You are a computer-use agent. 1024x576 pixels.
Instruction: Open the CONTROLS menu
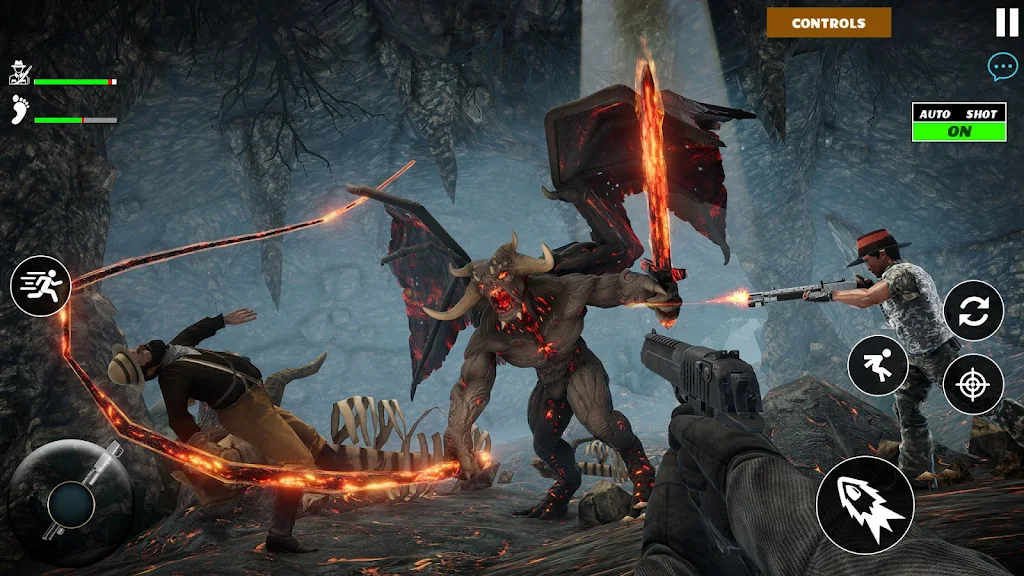tap(829, 23)
